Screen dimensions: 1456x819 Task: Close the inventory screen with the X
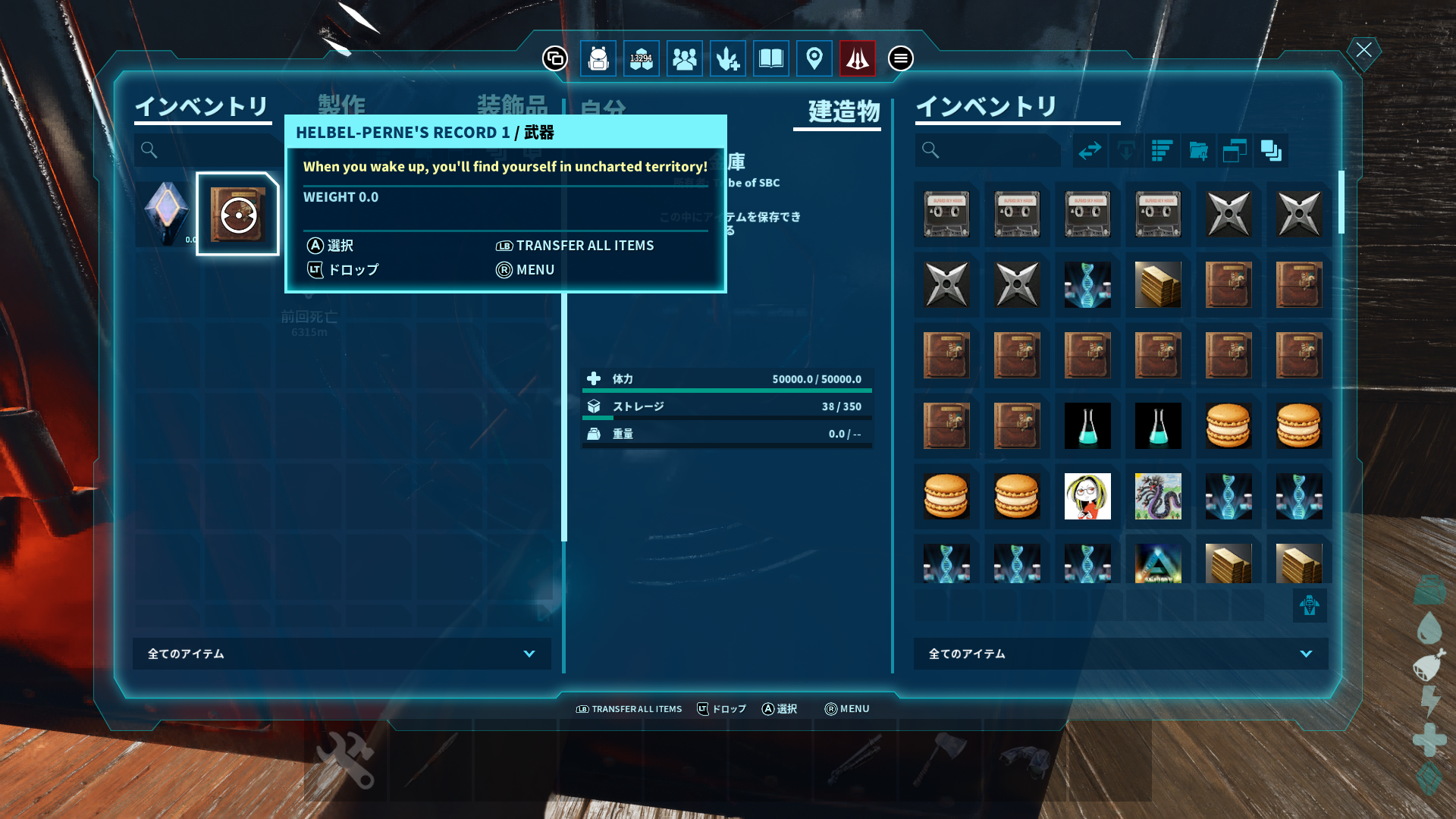[x=1363, y=51]
